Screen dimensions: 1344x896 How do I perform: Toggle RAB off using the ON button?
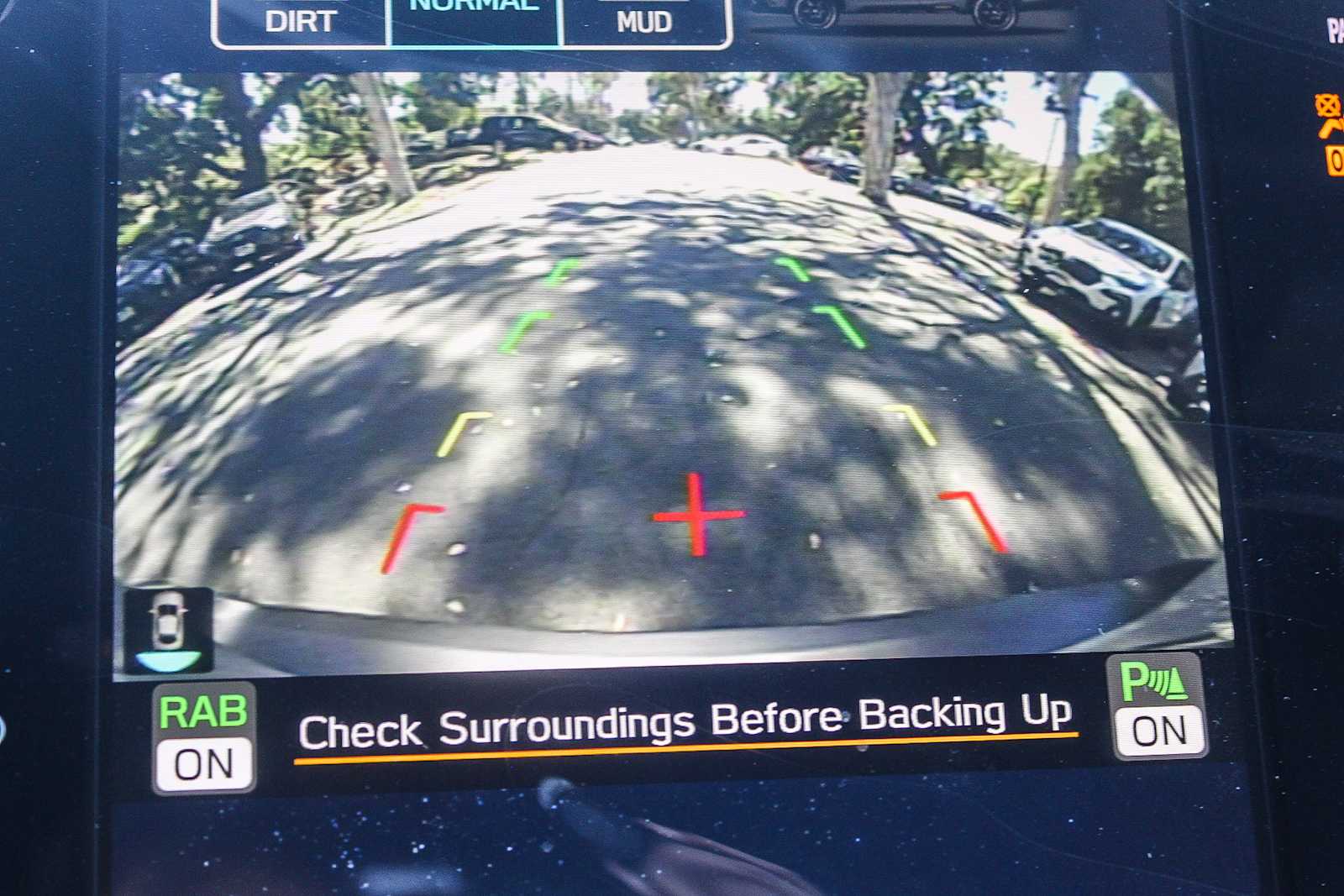[x=204, y=762]
